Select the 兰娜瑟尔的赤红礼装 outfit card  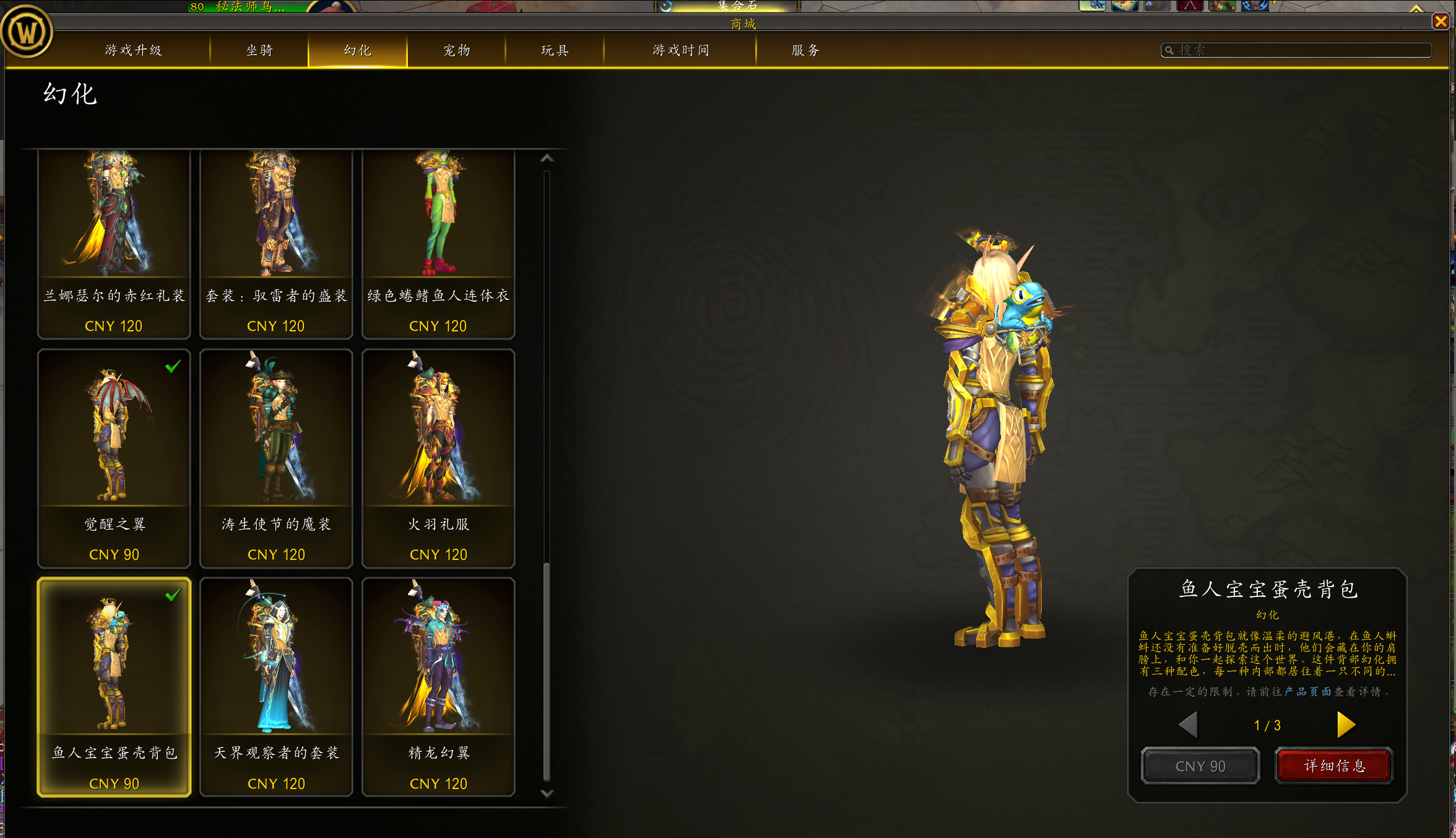click(x=114, y=244)
